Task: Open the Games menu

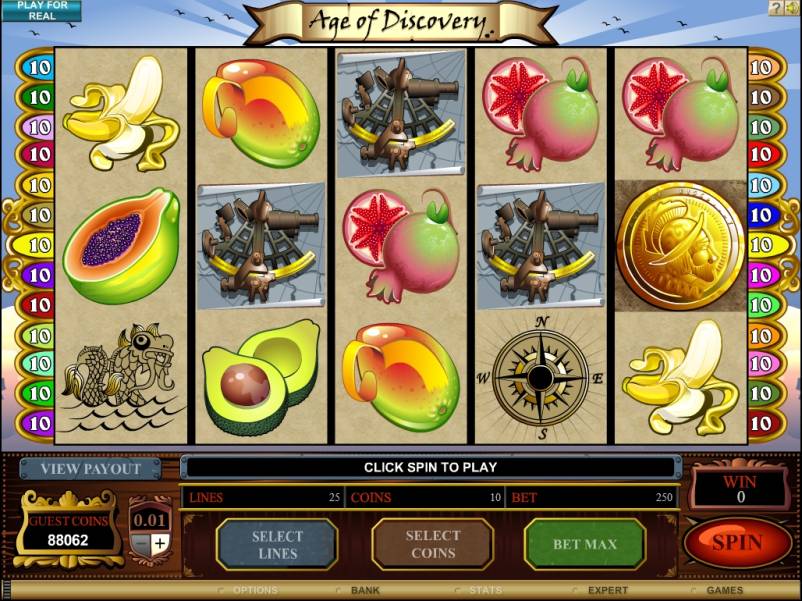Action: 725,591
